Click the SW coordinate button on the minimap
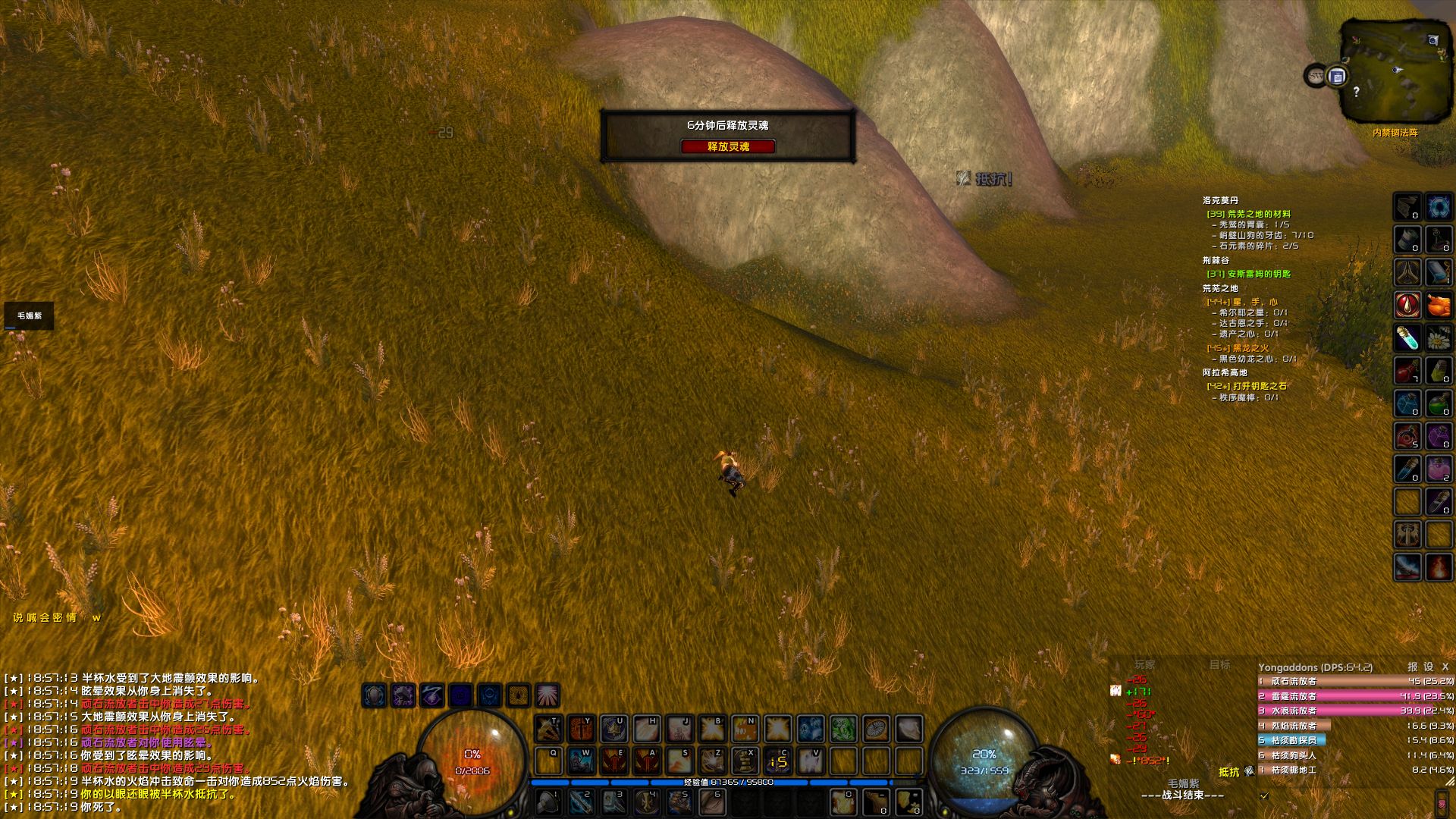The height and width of the screenshot is (819, 1456). [x=1314, y=74]
